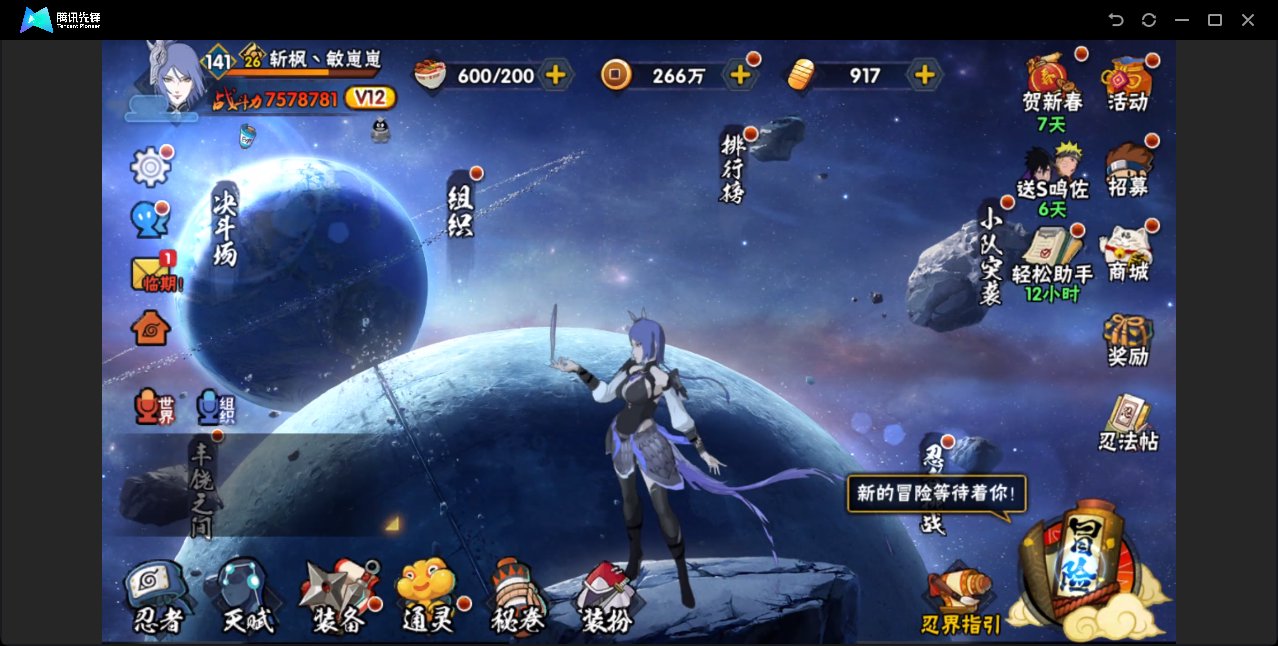The height and width of the screenshot is (646, 1278).
Task: Open the 活动 events panel
Action: (1128, 84)
